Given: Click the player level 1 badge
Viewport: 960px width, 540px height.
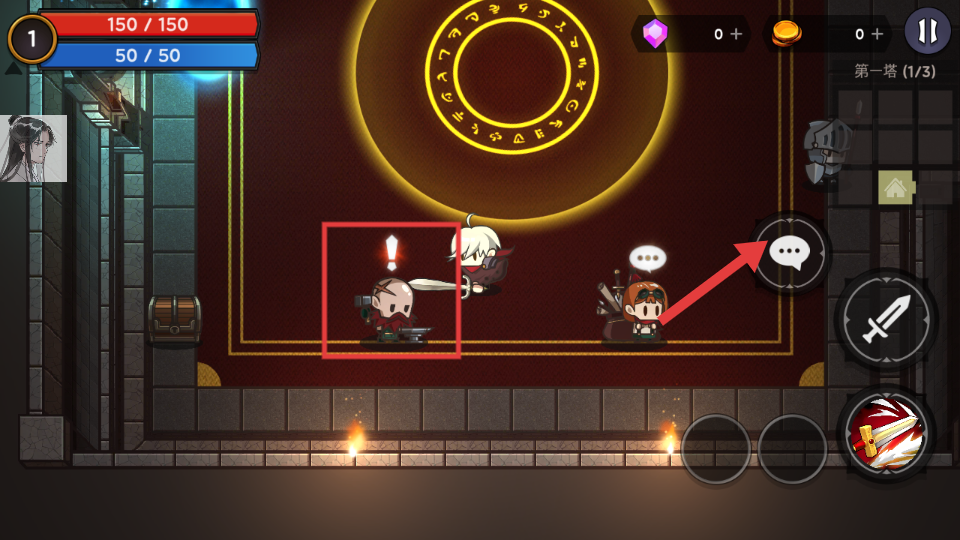Looking at the screenshot, I should [31, 39].
